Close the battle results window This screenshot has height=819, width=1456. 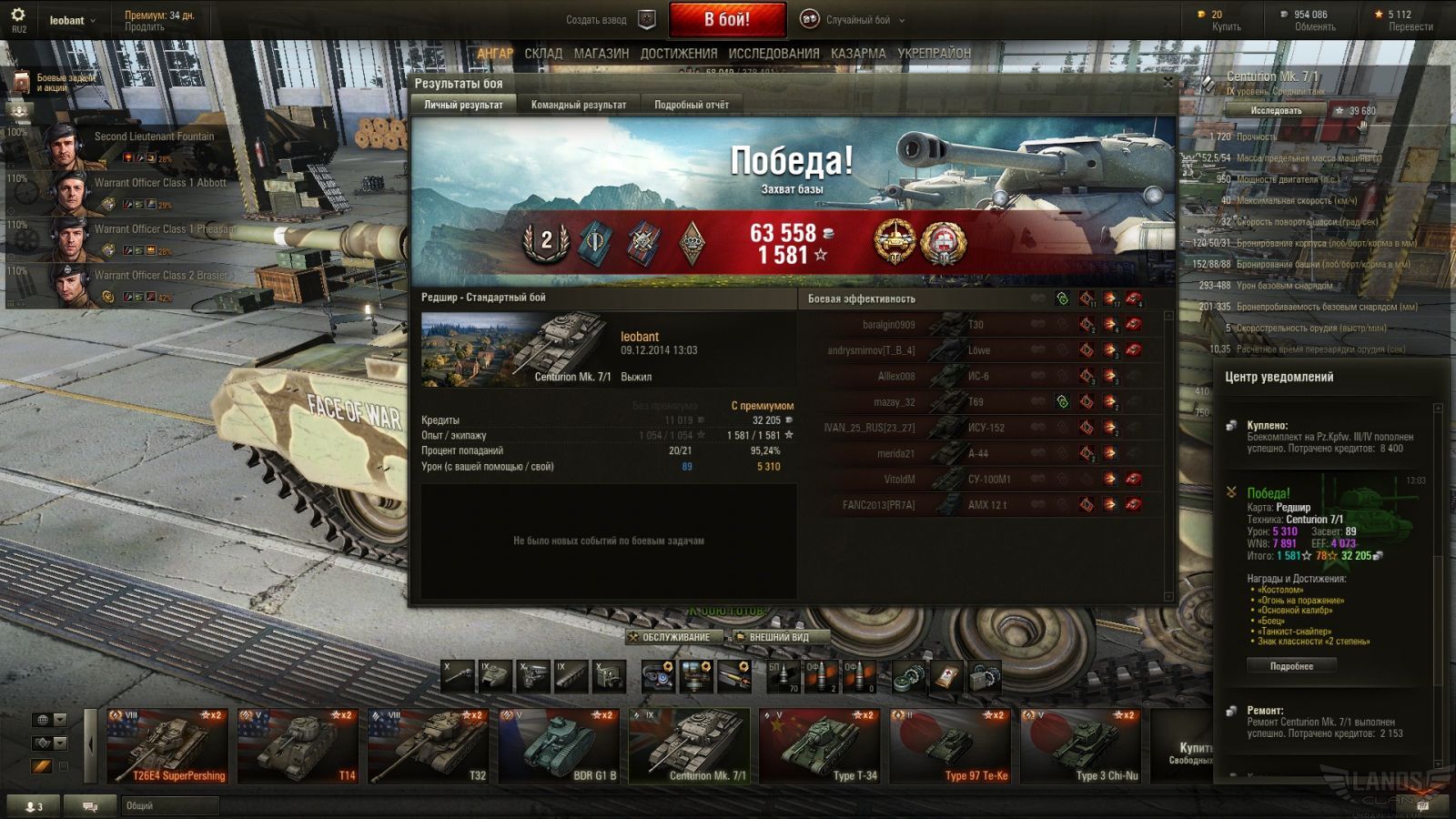1168,82
